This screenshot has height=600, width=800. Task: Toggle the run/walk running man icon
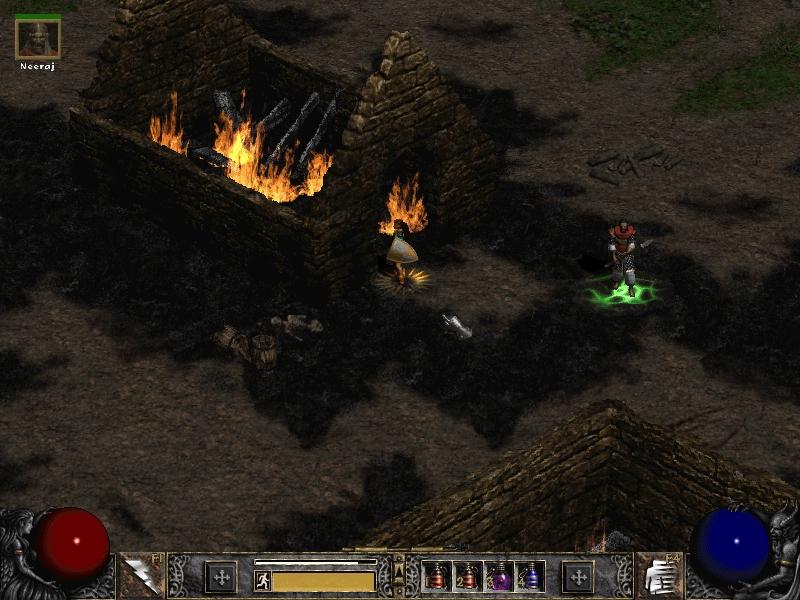[263, 581]
